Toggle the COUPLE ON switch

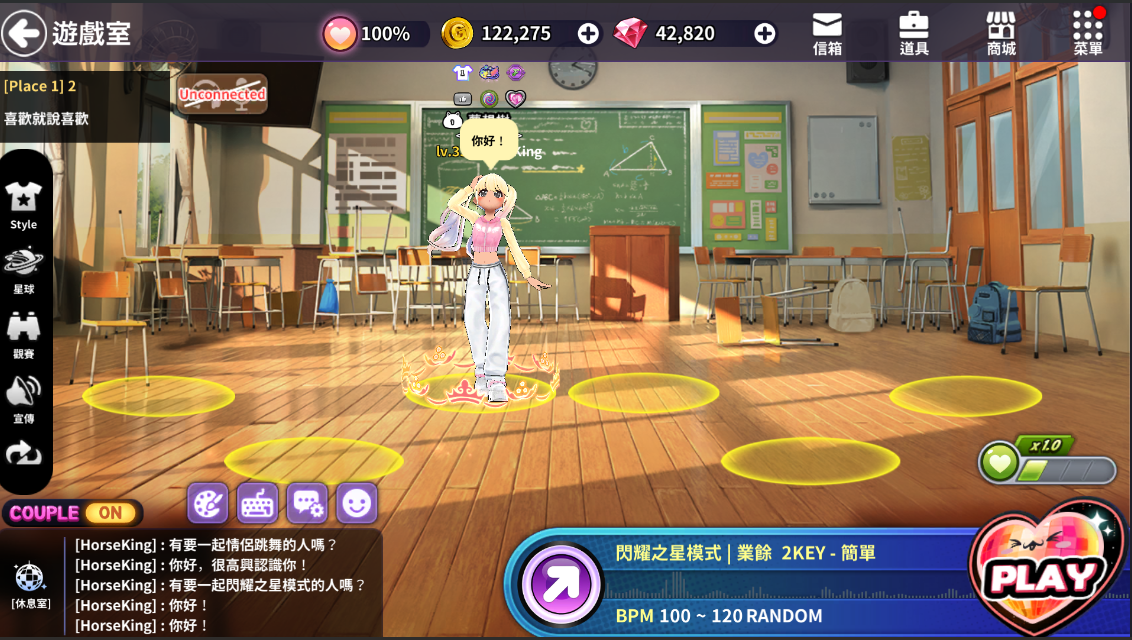110,513
